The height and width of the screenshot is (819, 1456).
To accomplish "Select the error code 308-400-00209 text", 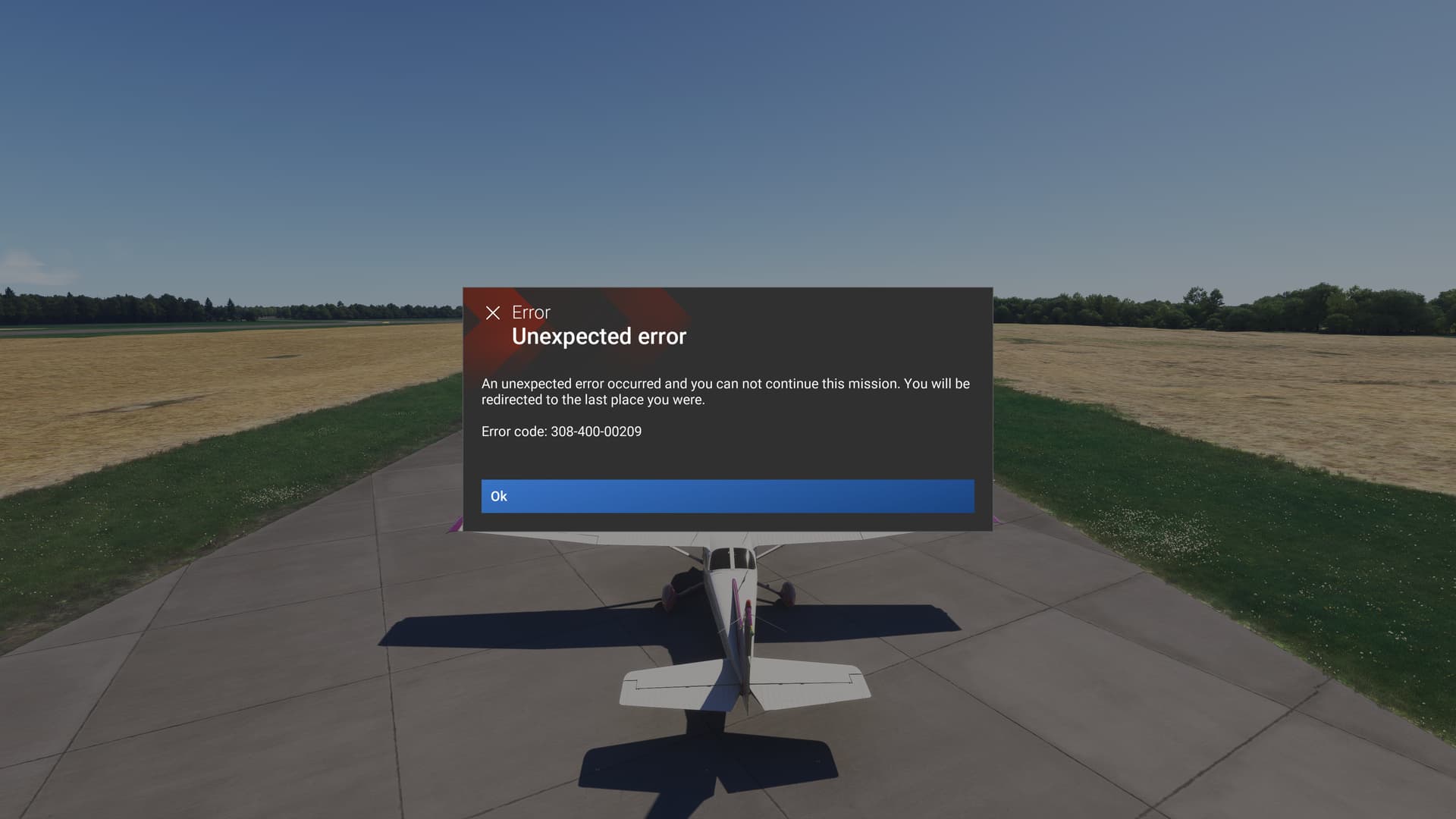I will point(595,431).
